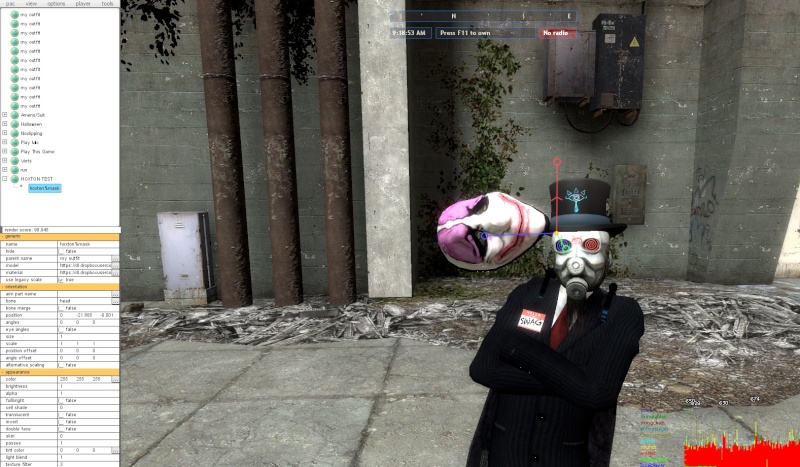Open the tools menu

(x=108, y=4)
